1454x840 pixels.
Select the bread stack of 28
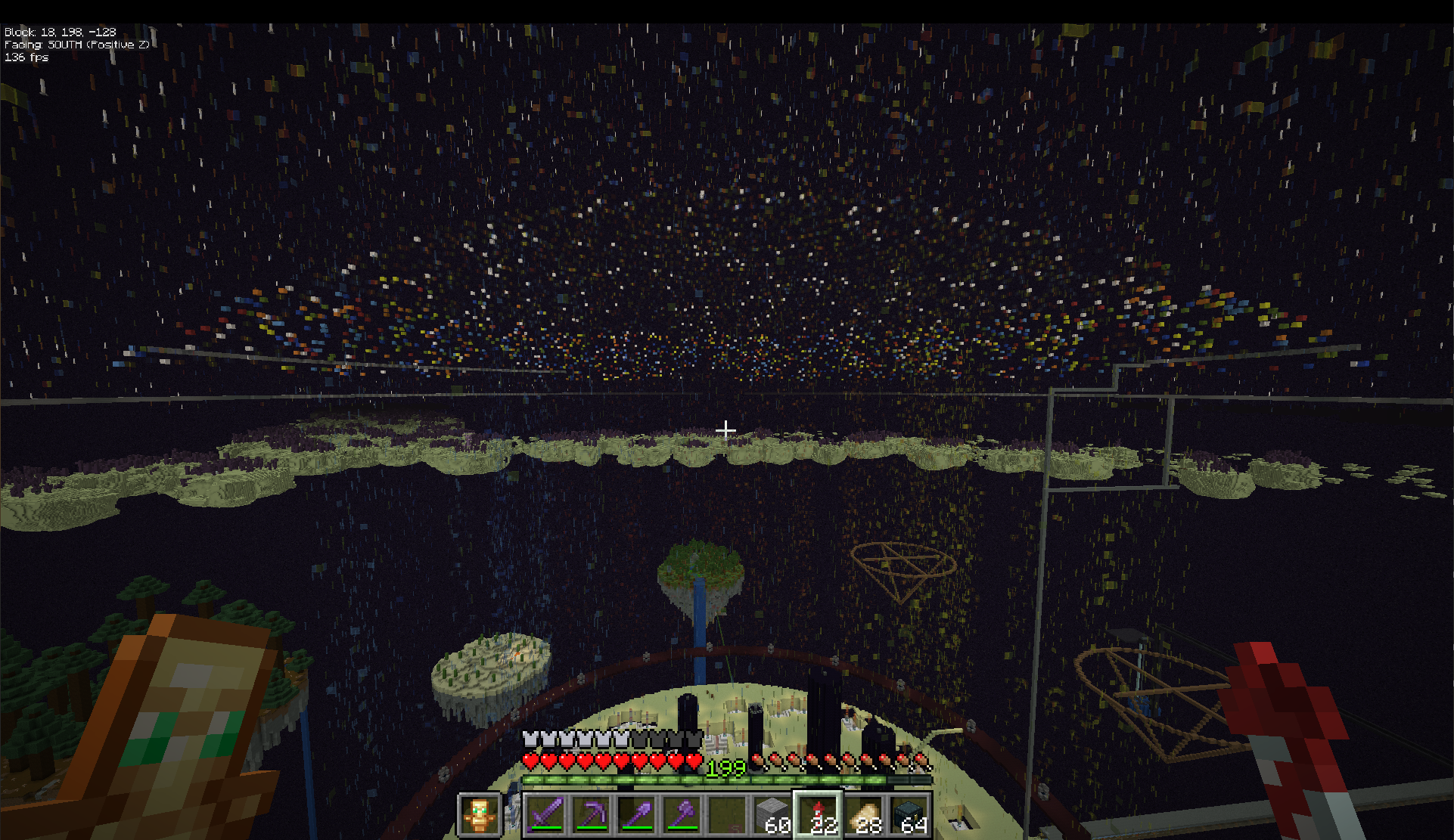click(x=863, y=815)
